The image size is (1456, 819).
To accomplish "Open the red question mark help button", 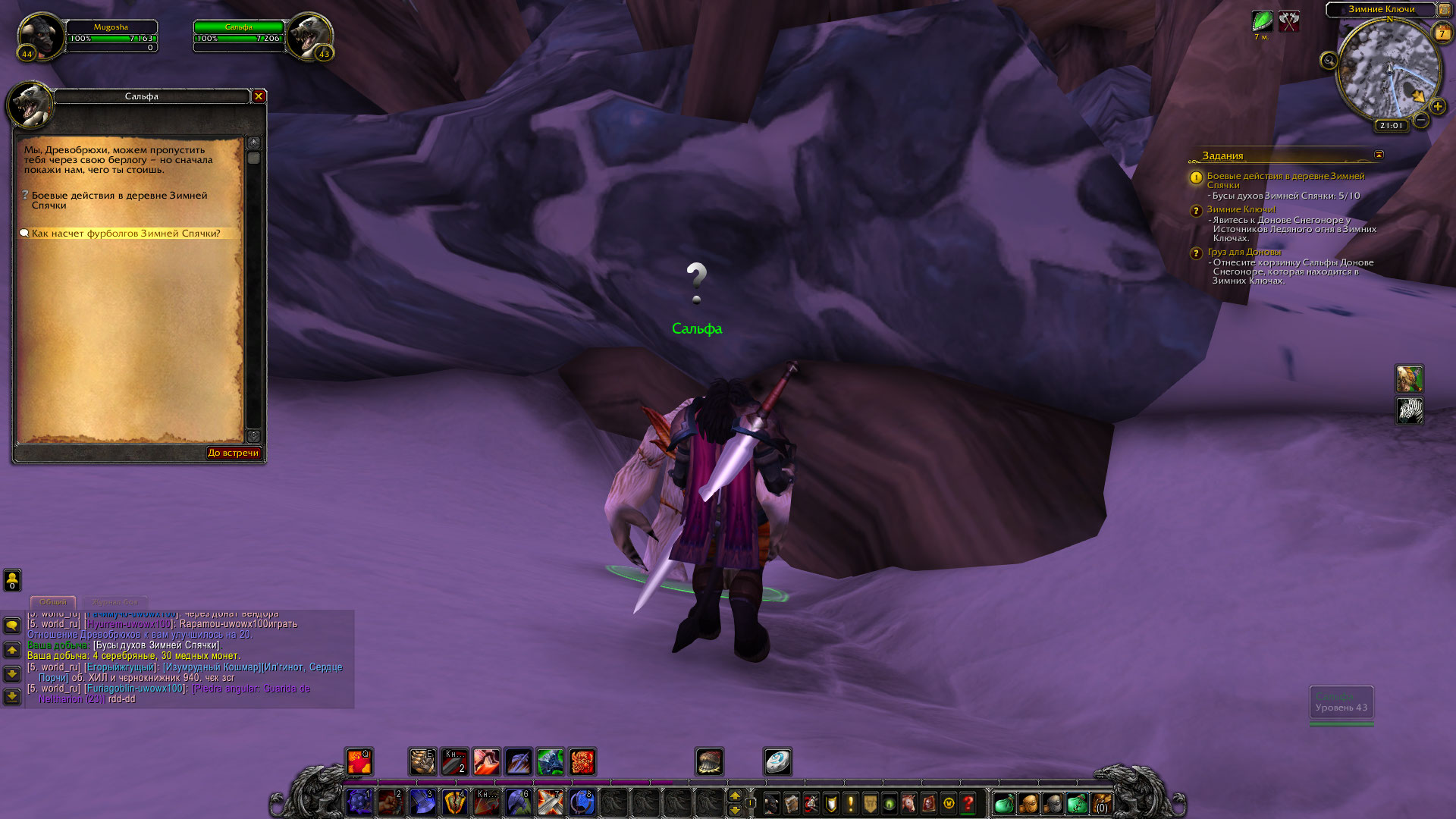I will tap(968, 802).
